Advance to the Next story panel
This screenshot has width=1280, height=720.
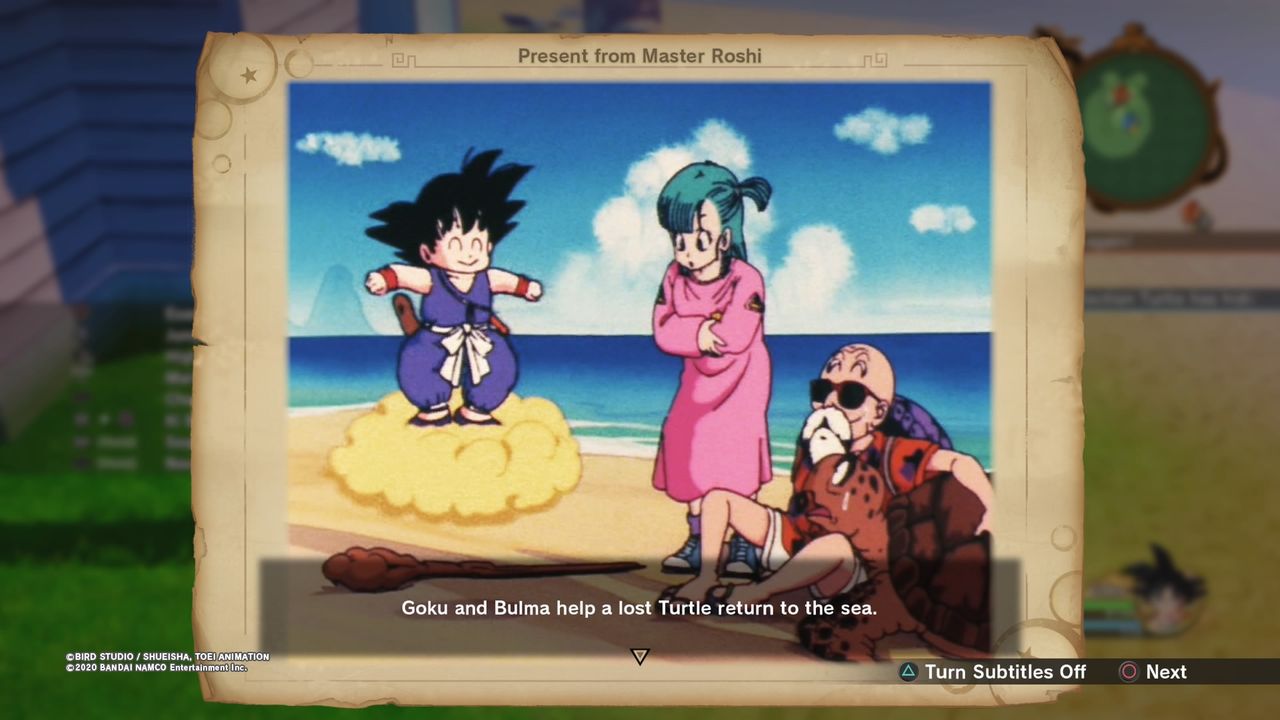[x=1153, y=672]
